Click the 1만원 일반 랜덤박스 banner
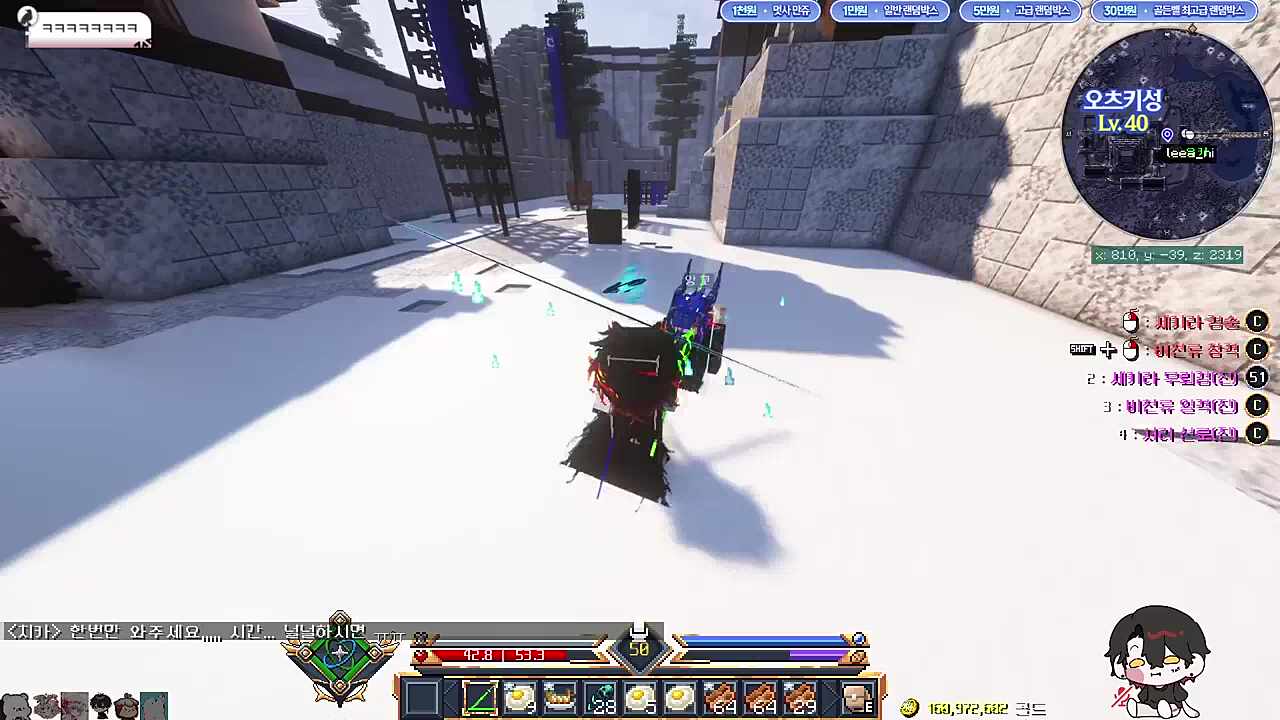This screenshot has height=720, width=1280. tap(890, 11)
